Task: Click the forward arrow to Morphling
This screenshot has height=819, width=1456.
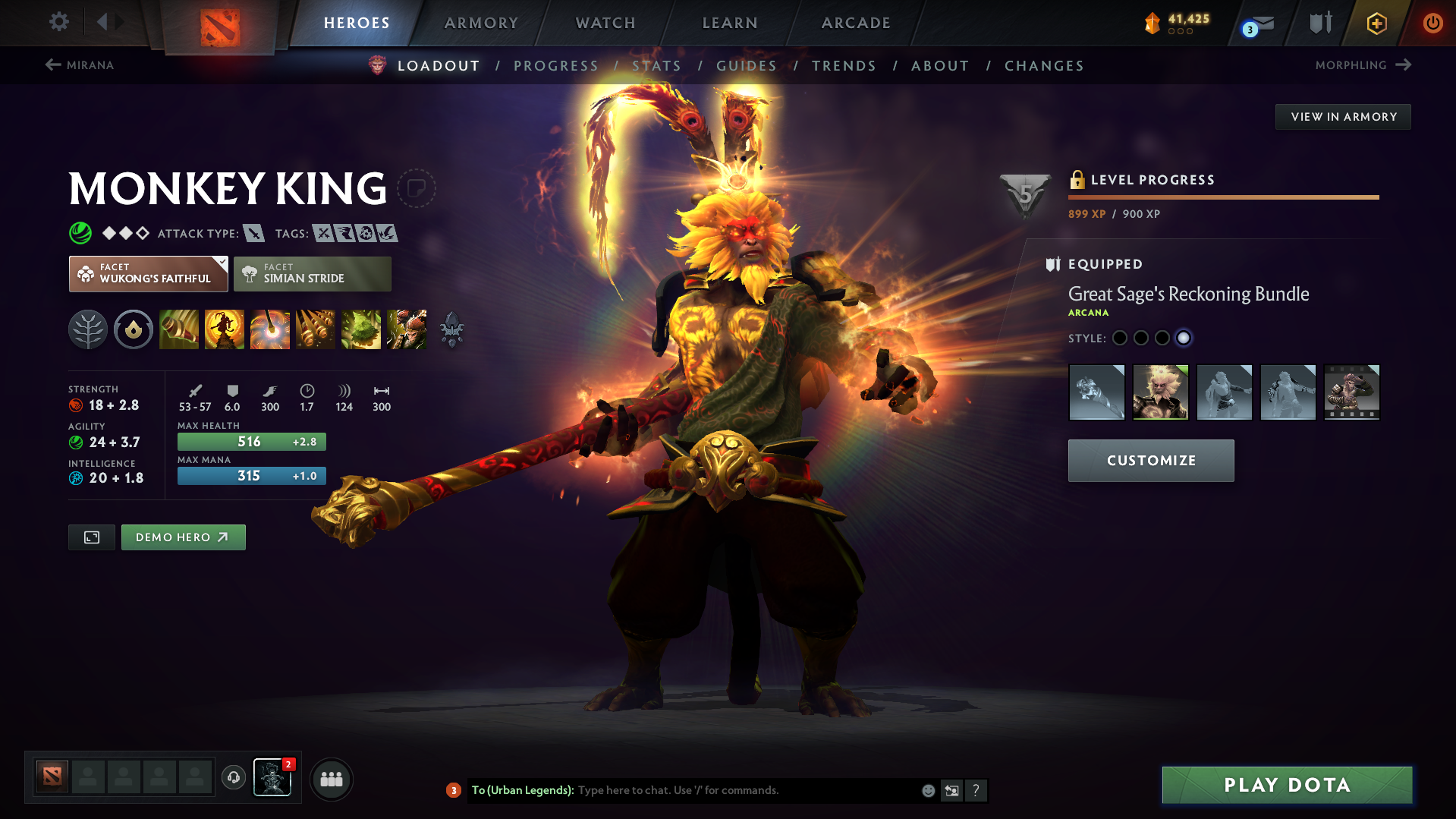Action: [1405, 65]
